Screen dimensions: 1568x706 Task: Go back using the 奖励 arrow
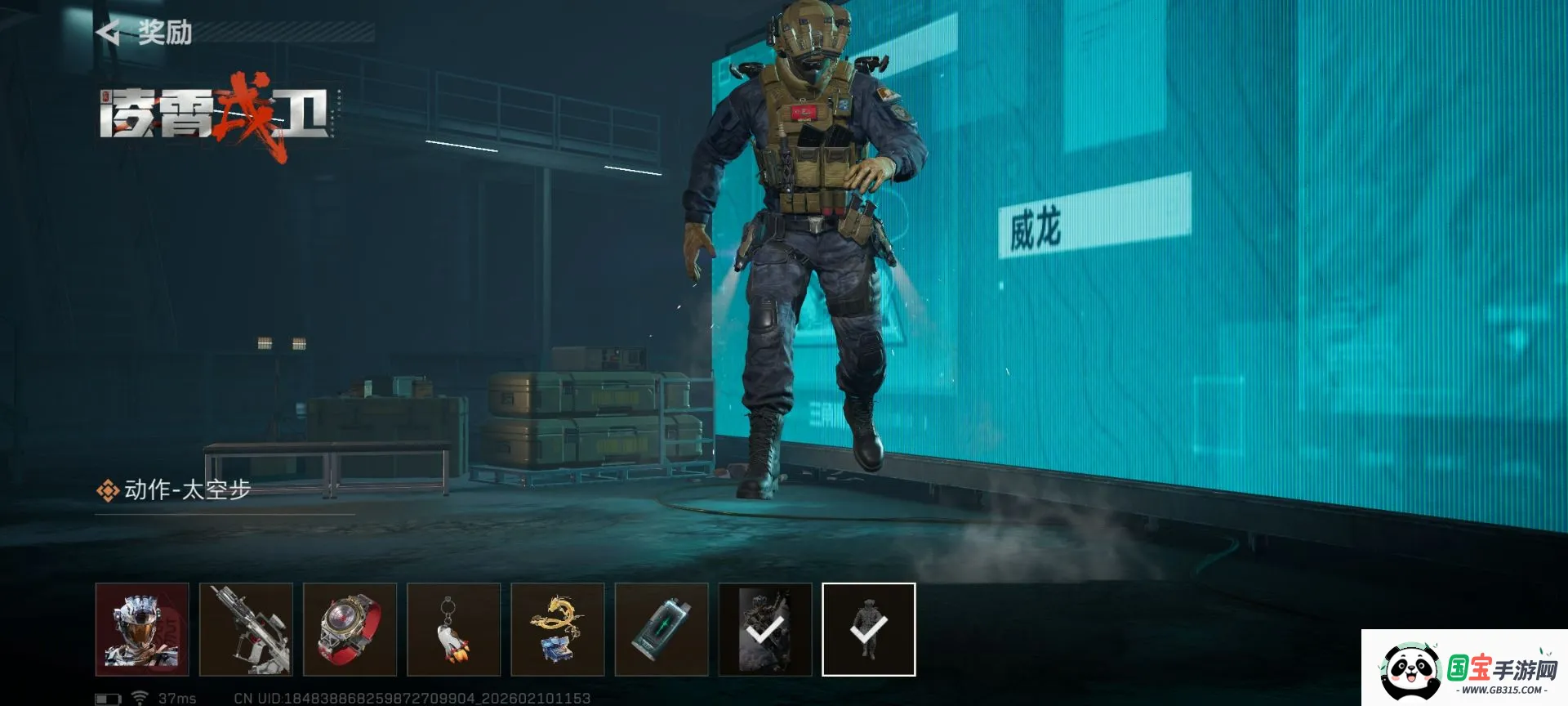tap(109, 33)
